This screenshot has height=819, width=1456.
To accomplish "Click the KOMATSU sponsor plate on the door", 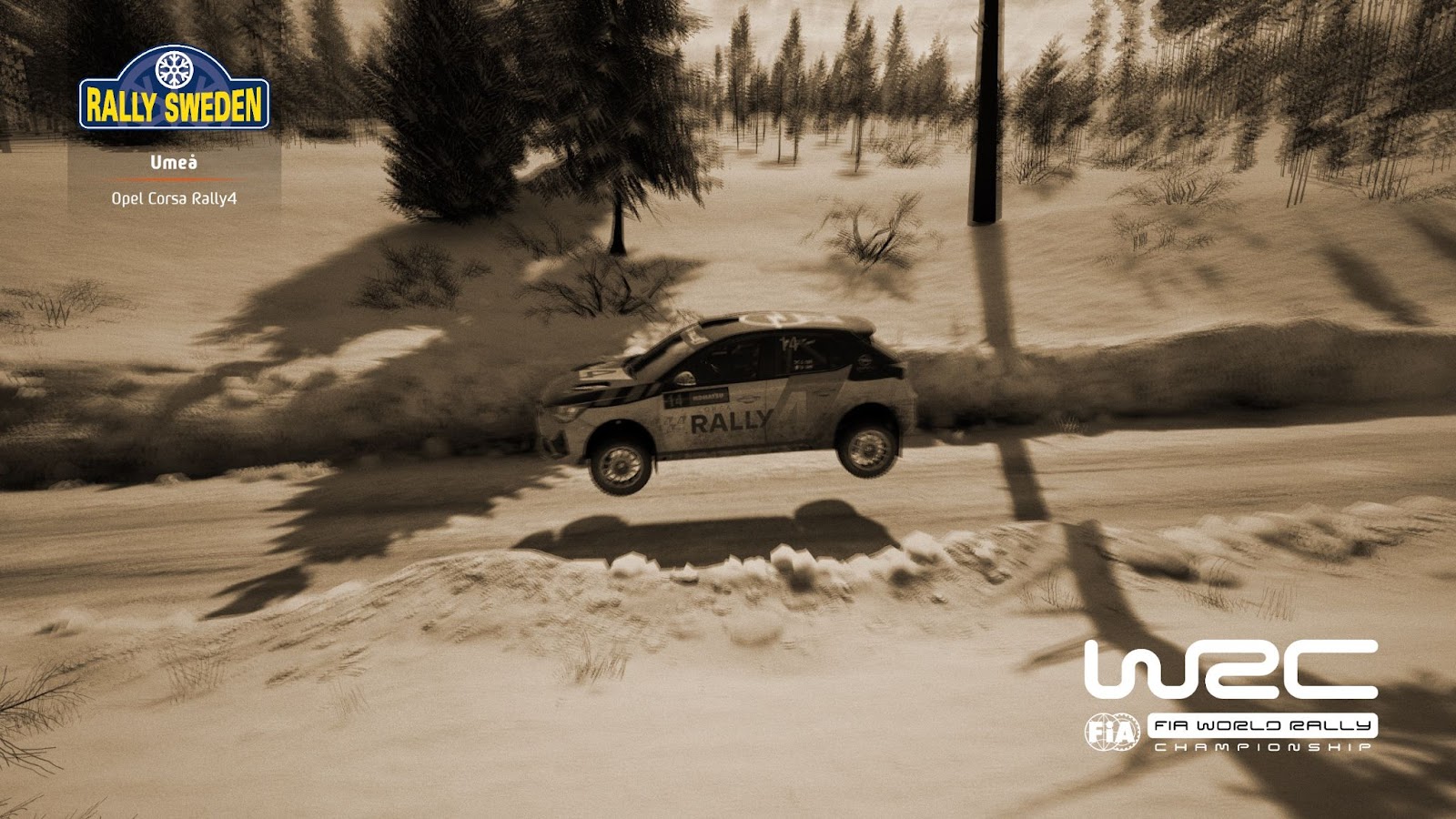I will [x=708, y=397].
